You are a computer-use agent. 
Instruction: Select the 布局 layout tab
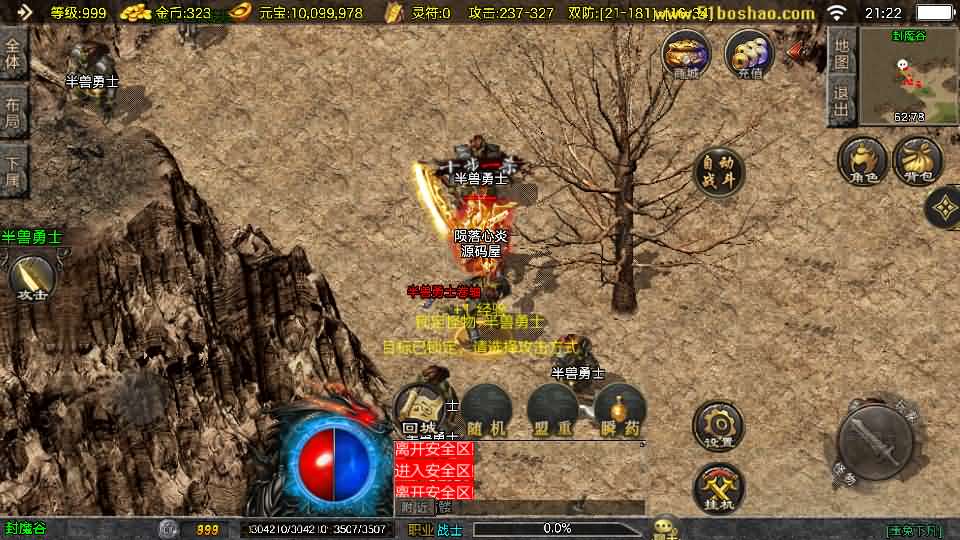(x=13, y=112)
